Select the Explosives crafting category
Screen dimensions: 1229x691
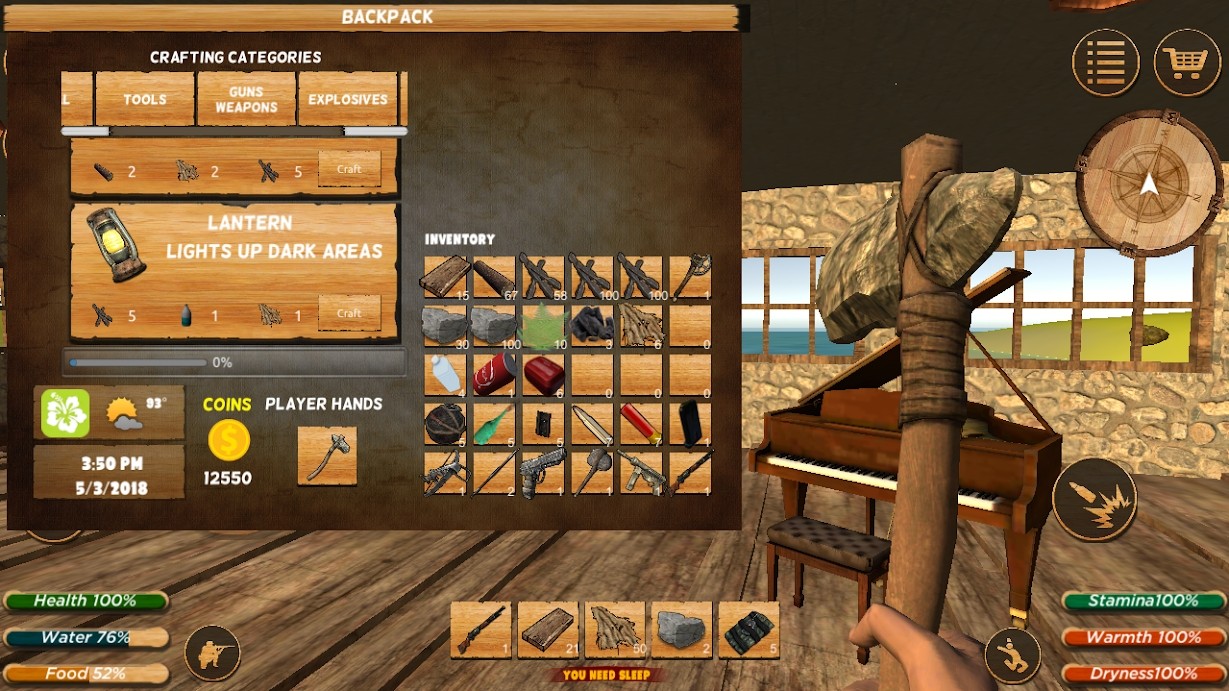[348, 99]
